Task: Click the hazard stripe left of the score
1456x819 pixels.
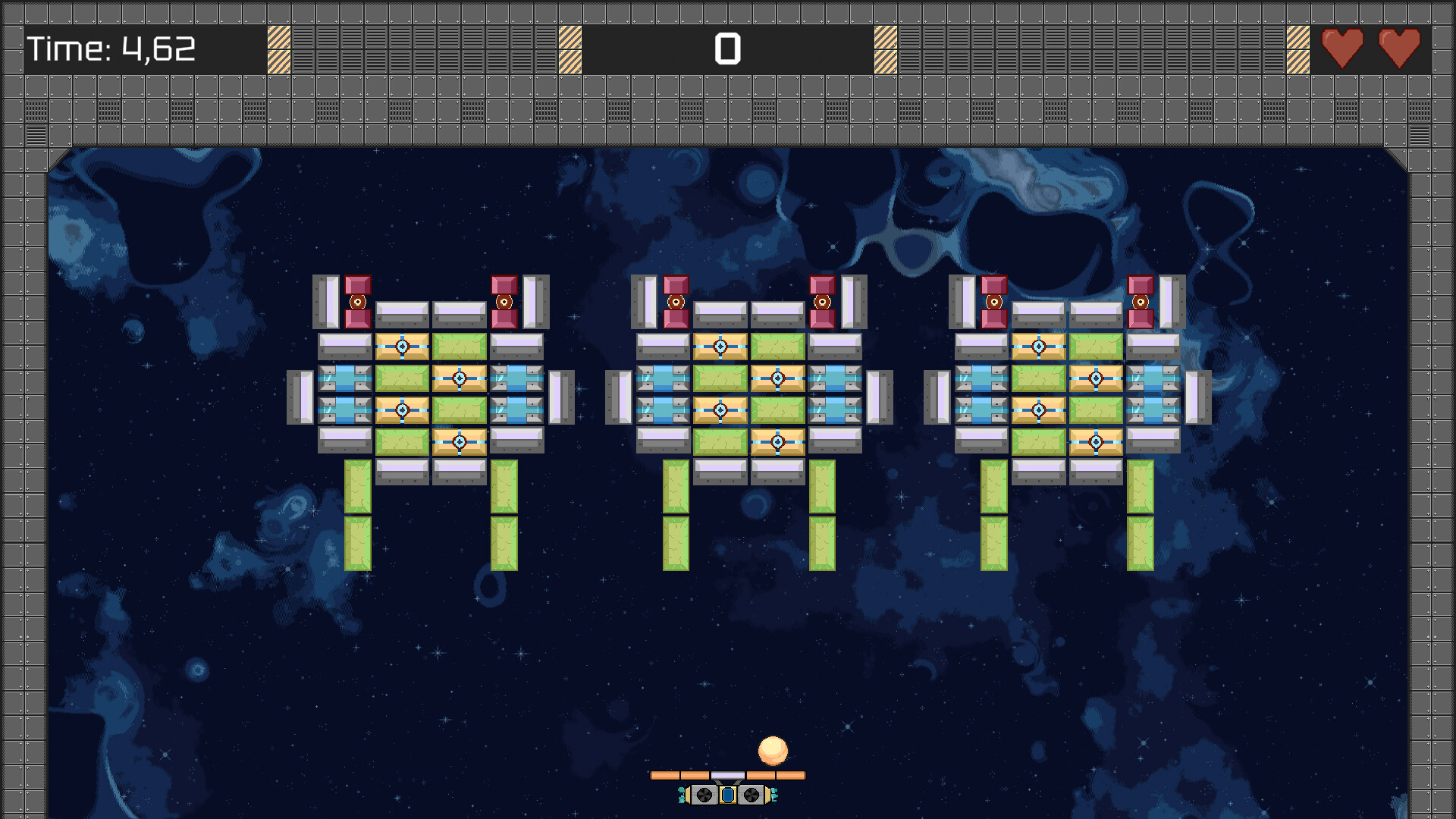Action: tap(569, 48)
